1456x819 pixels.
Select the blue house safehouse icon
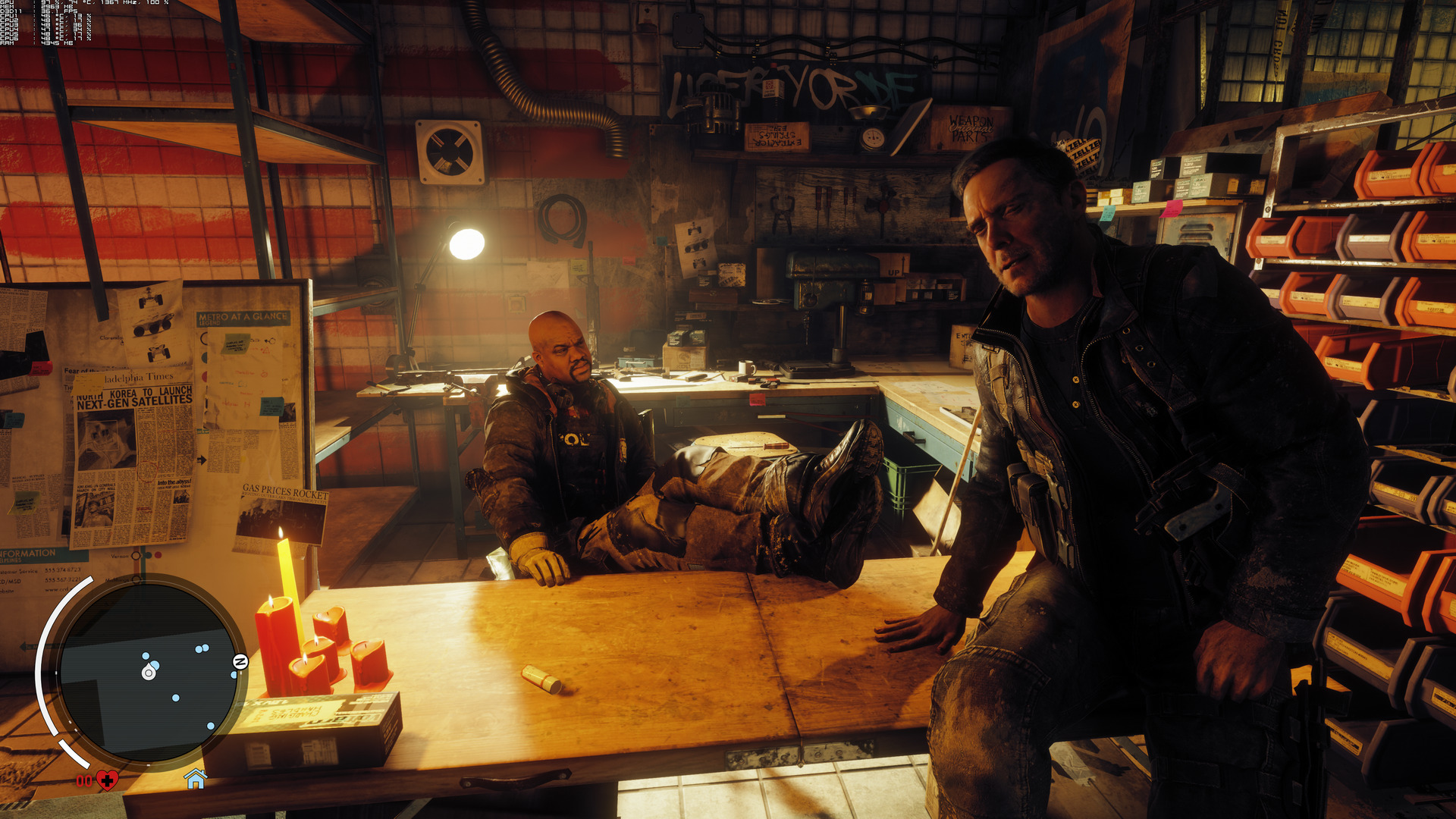(x=196, y=778)
